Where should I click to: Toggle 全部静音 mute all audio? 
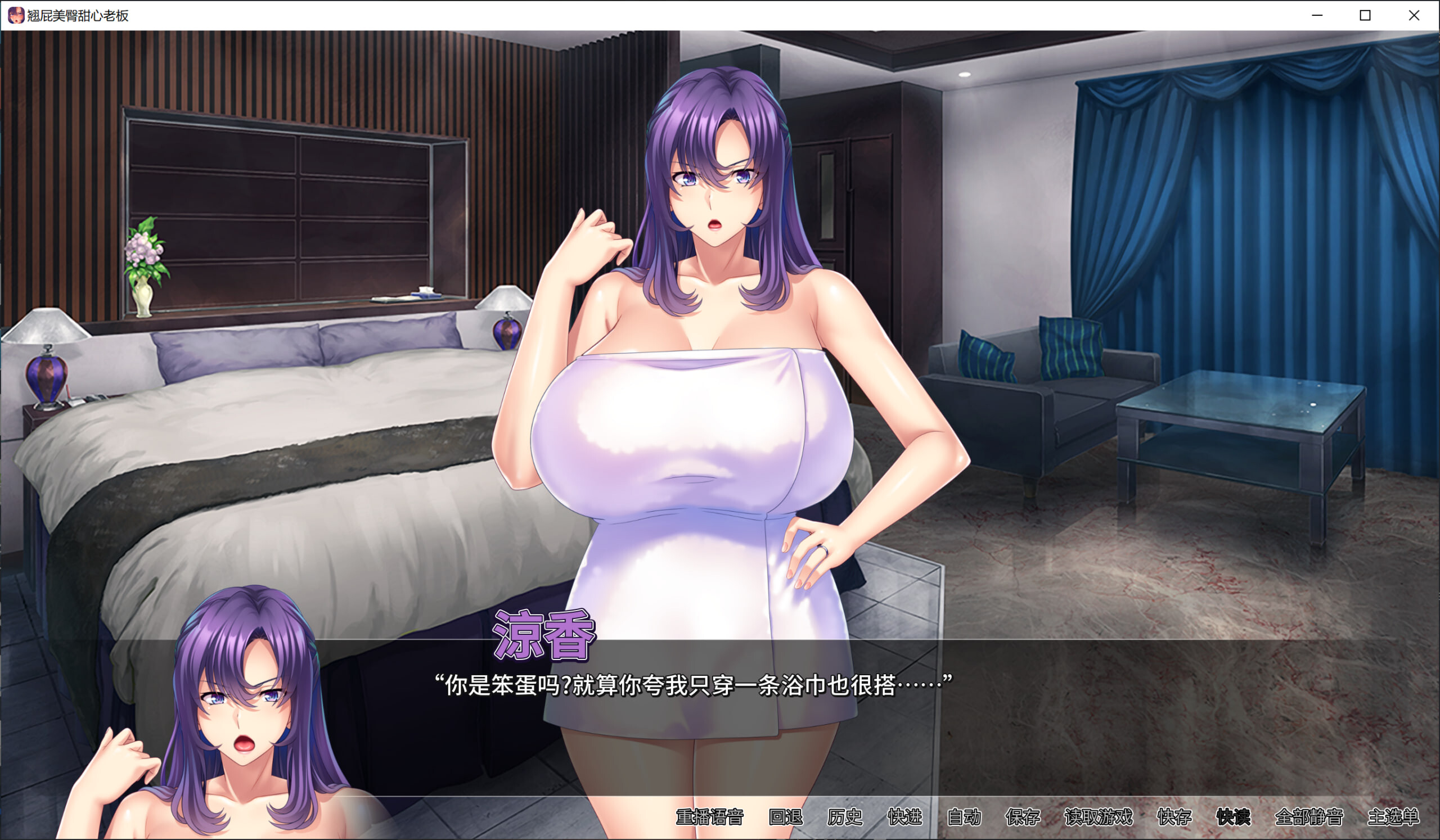pos(1308,817)
